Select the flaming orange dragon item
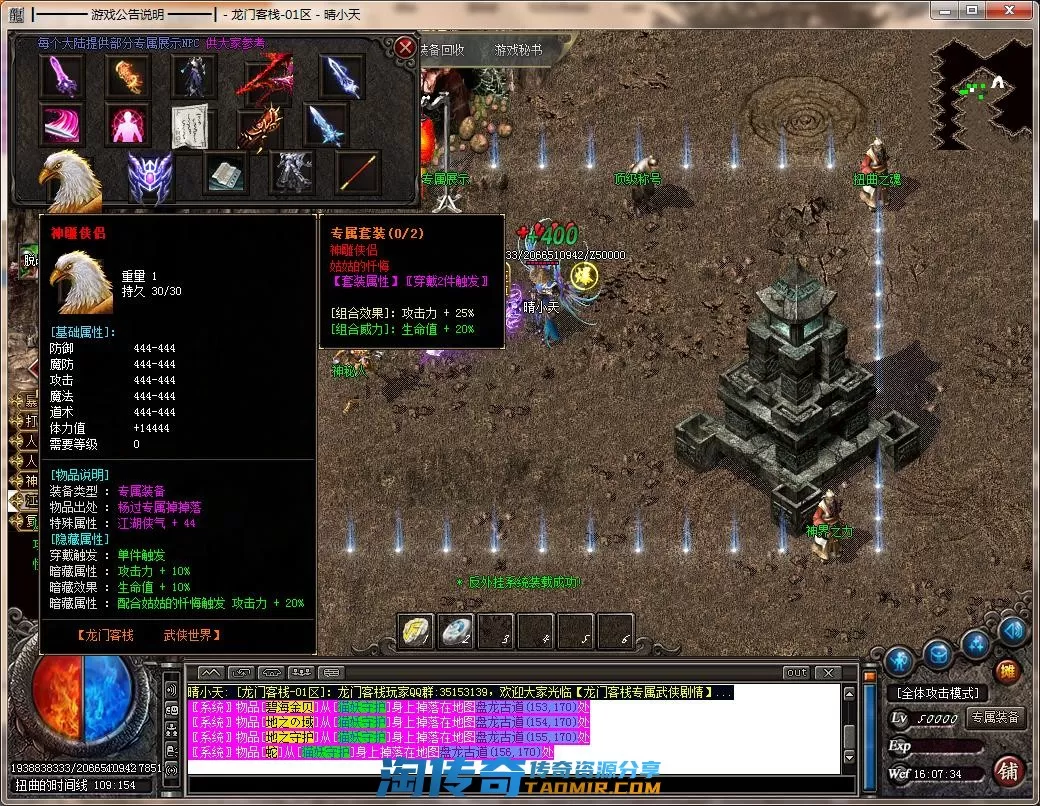Screen dimensions: 1040x806 pyautogui.click(x=127, y=75)
